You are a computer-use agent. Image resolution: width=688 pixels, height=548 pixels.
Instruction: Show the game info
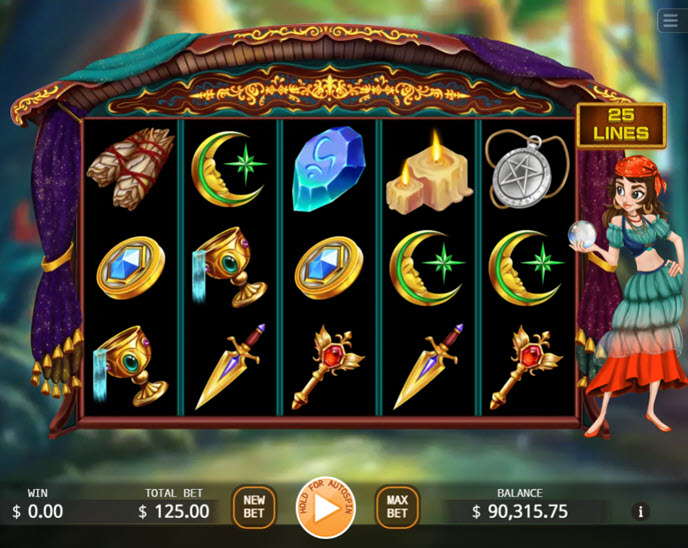[x=641, y=511]
